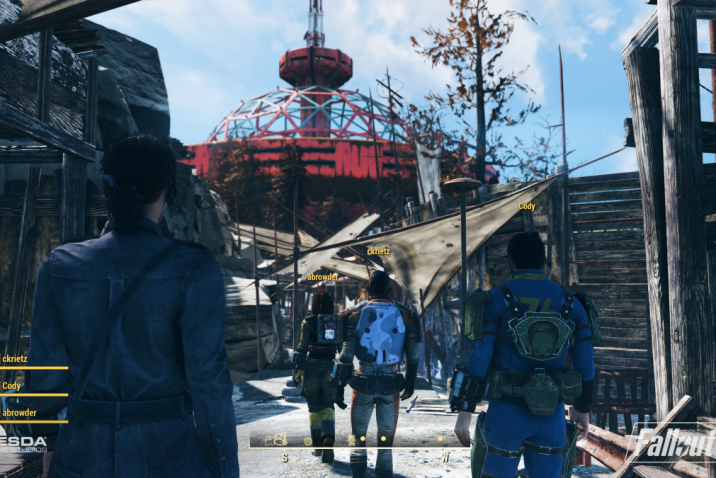Click the compass bar at the bottom
The height and width of the screenshot is (478, 716).
[x=358, y=438]
